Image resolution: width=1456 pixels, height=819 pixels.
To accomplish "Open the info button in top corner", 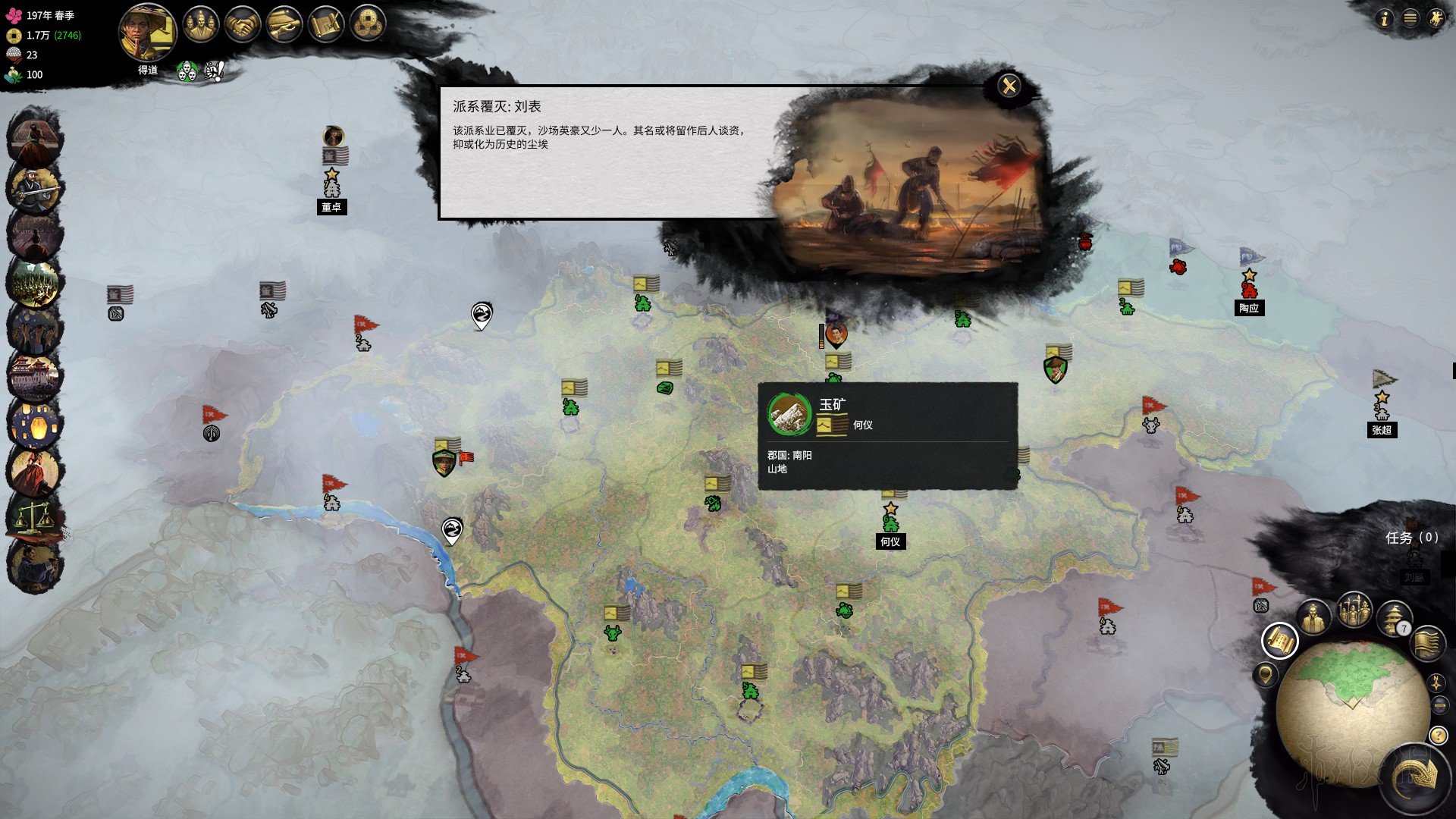I will [x=1385, y=19].
